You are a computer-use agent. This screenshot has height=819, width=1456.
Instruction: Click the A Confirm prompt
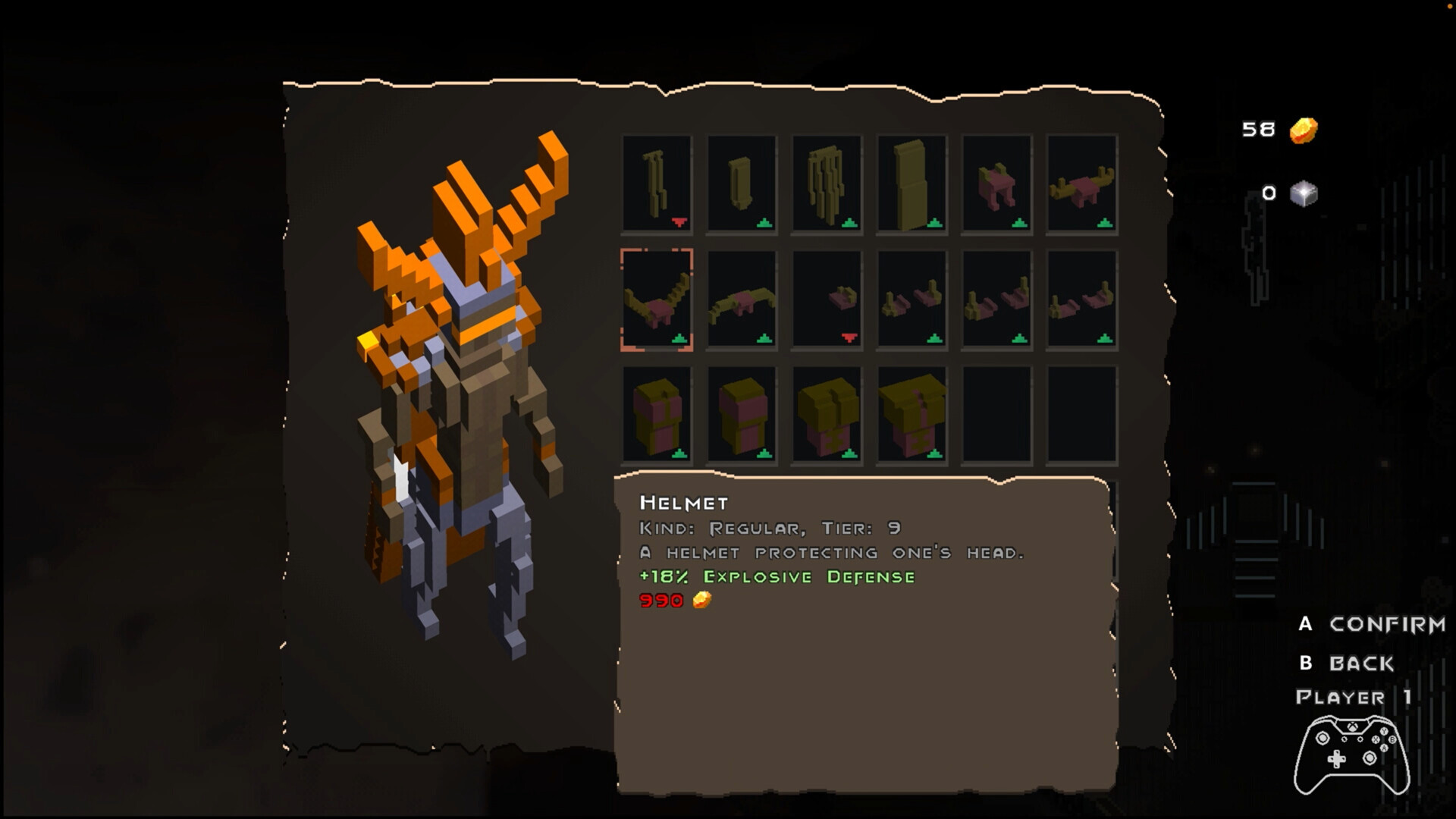[1373, 626]
